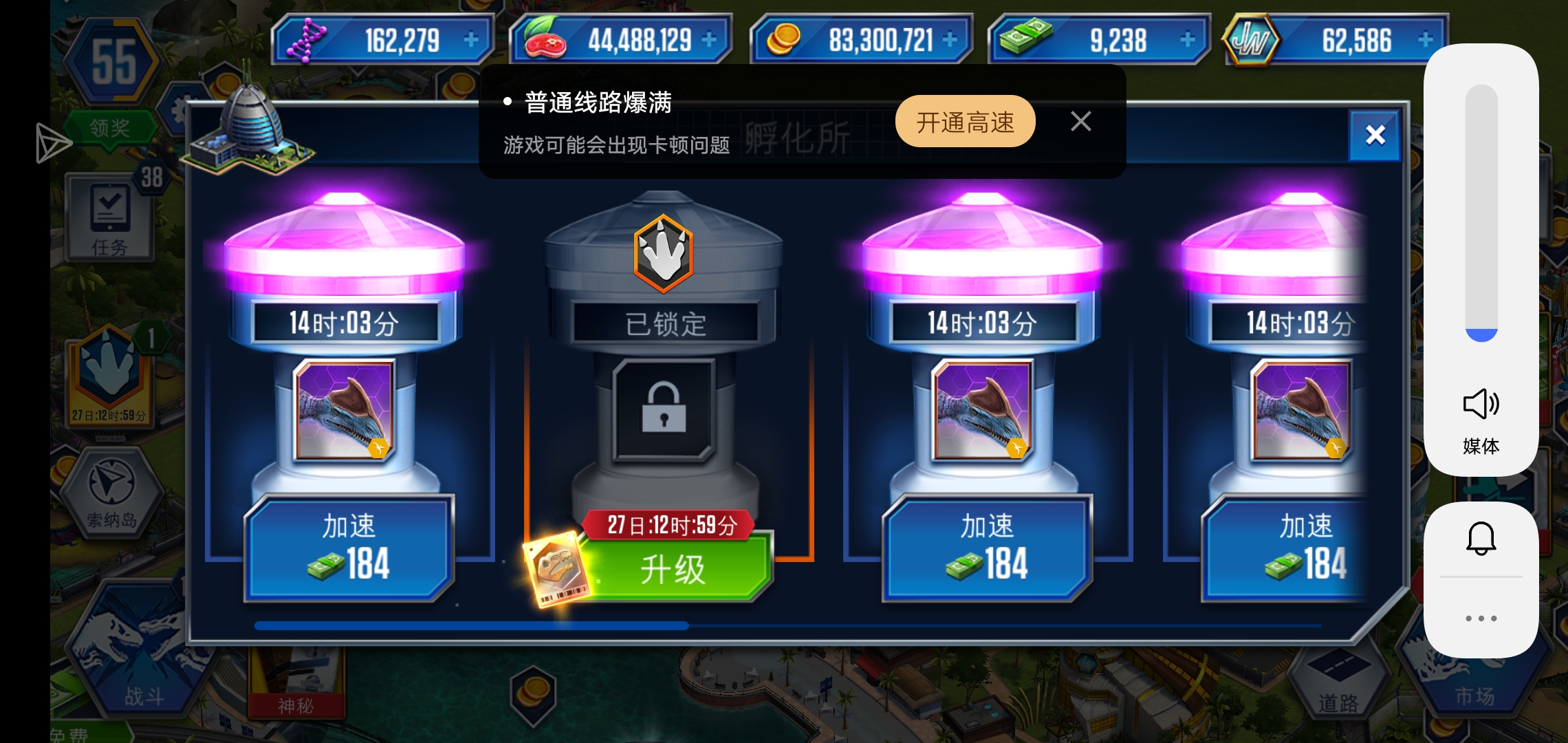Open the paper plane overlay icon
The image size is (1568, 743).
coord(53,143)
